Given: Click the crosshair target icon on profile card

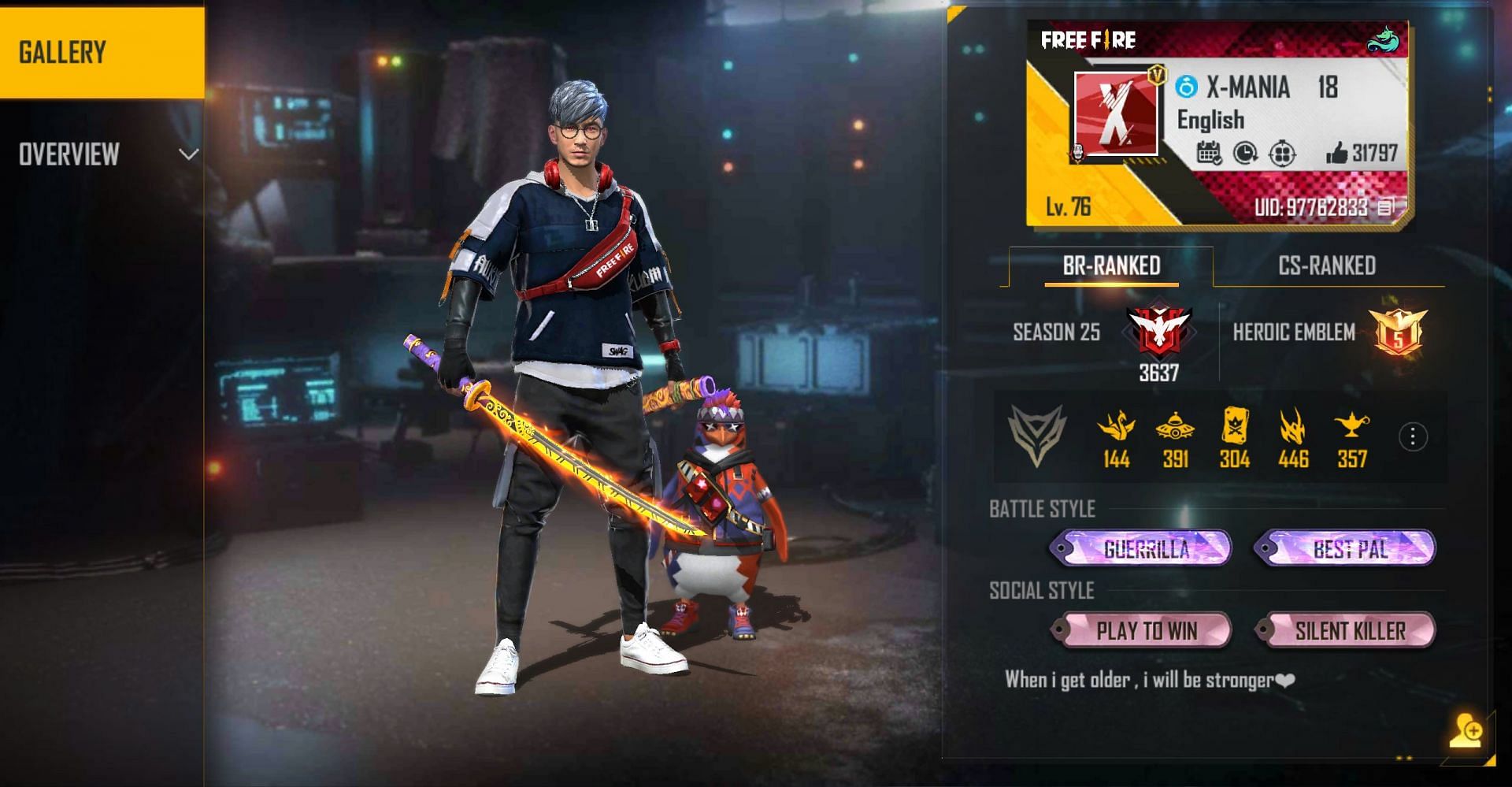Looking at the screenshot, I should click(x=1282, y=153).
